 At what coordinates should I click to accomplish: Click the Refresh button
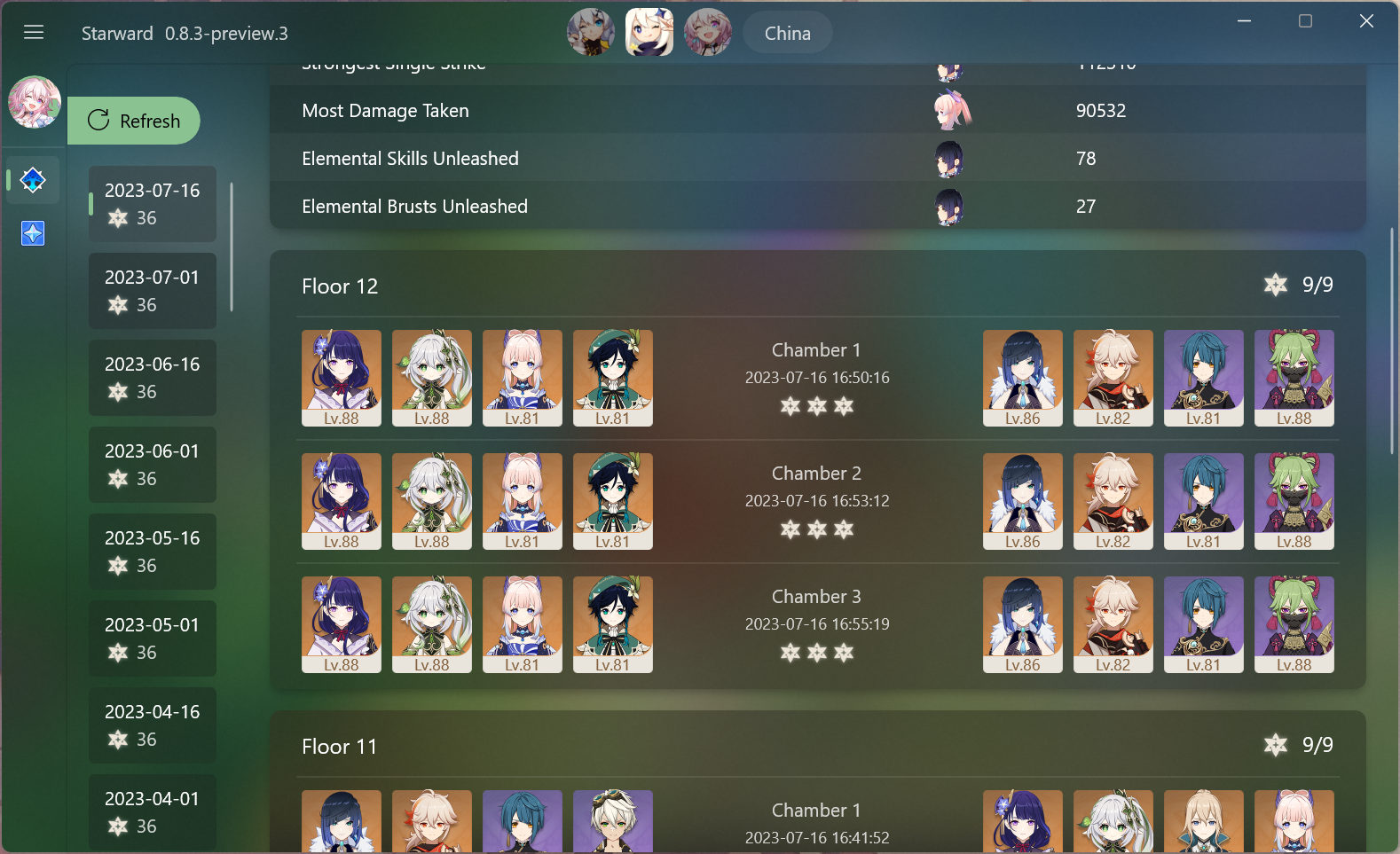[x=135, y=121]
